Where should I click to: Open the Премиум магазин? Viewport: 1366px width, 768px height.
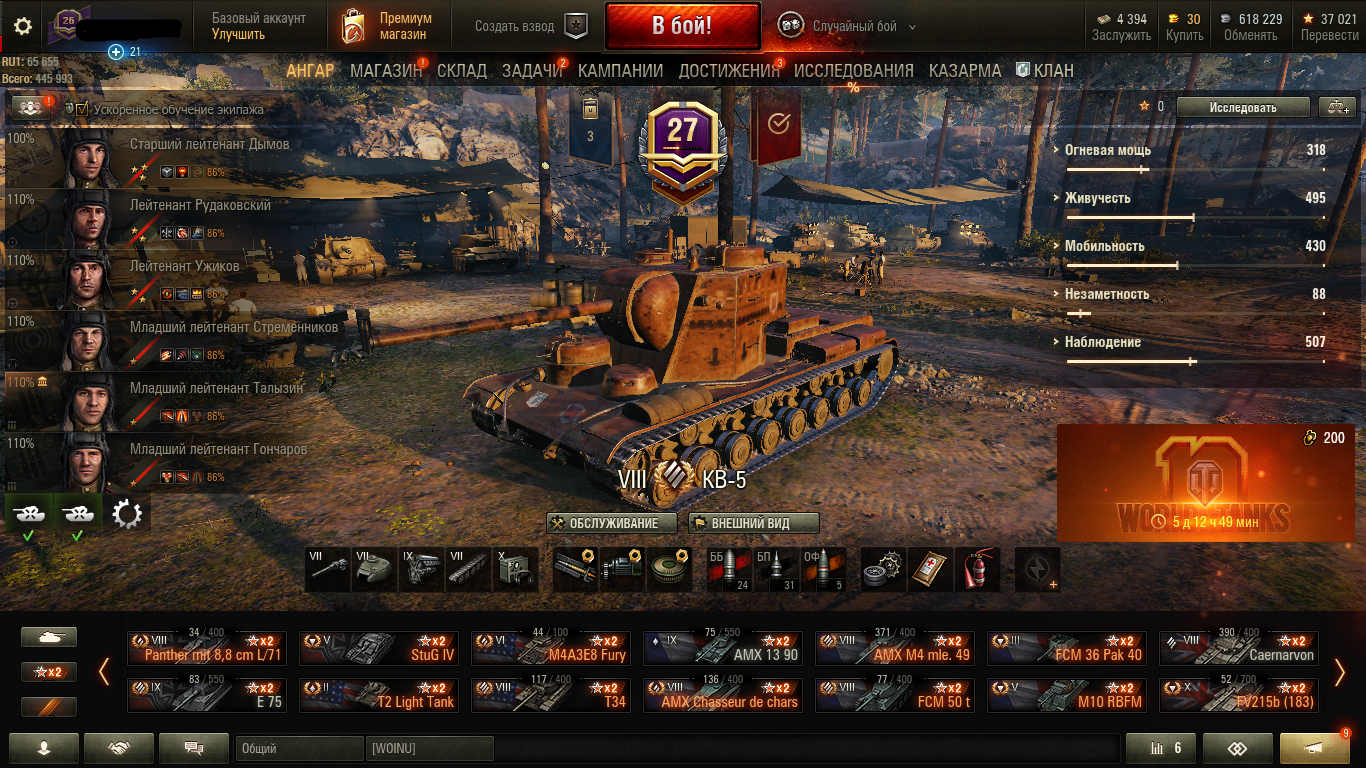387,27
